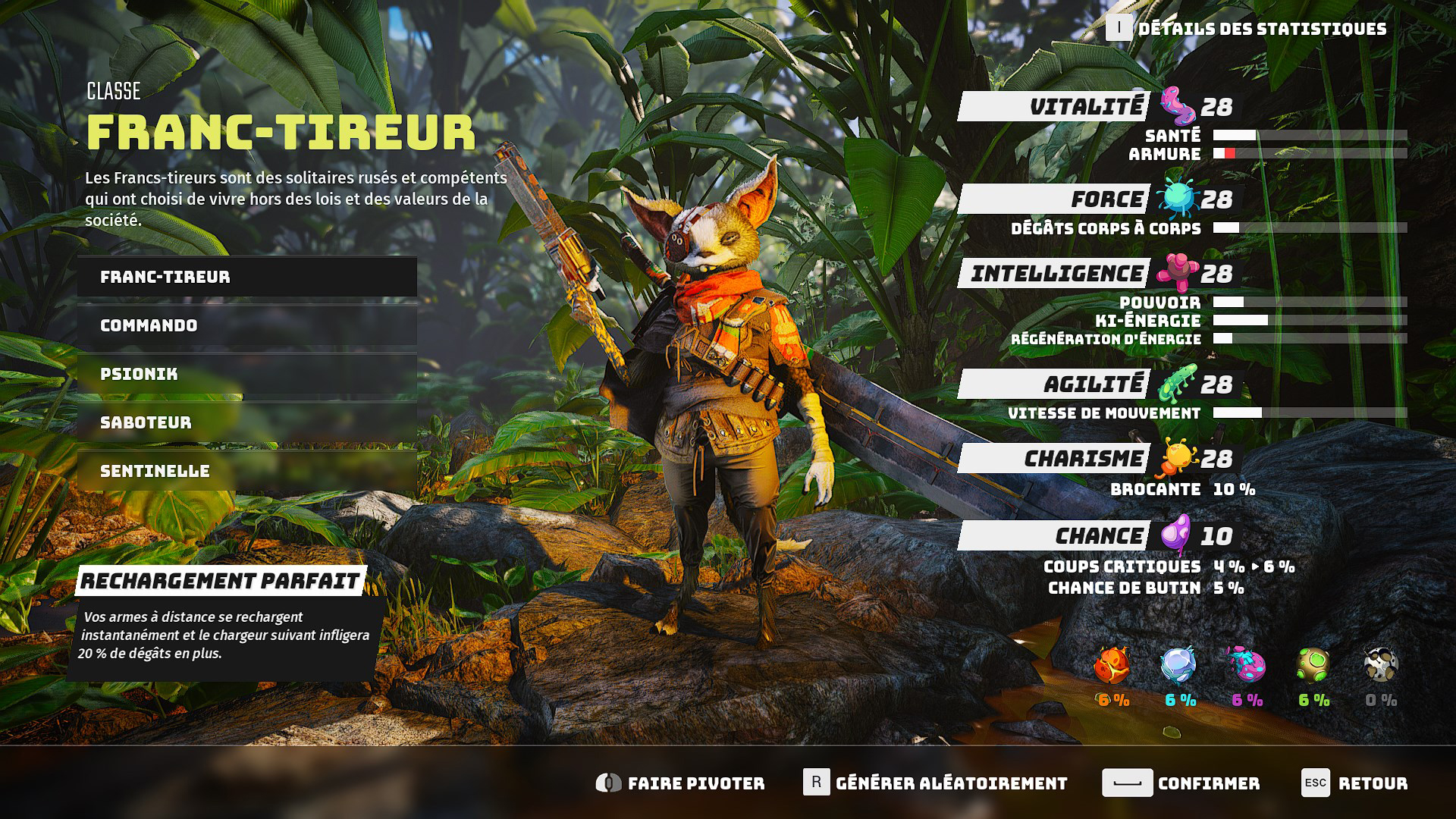This screenshot has width=1456, height=819.
Task: Click Confirmer to accept the class
Action: coord(1191,783)
